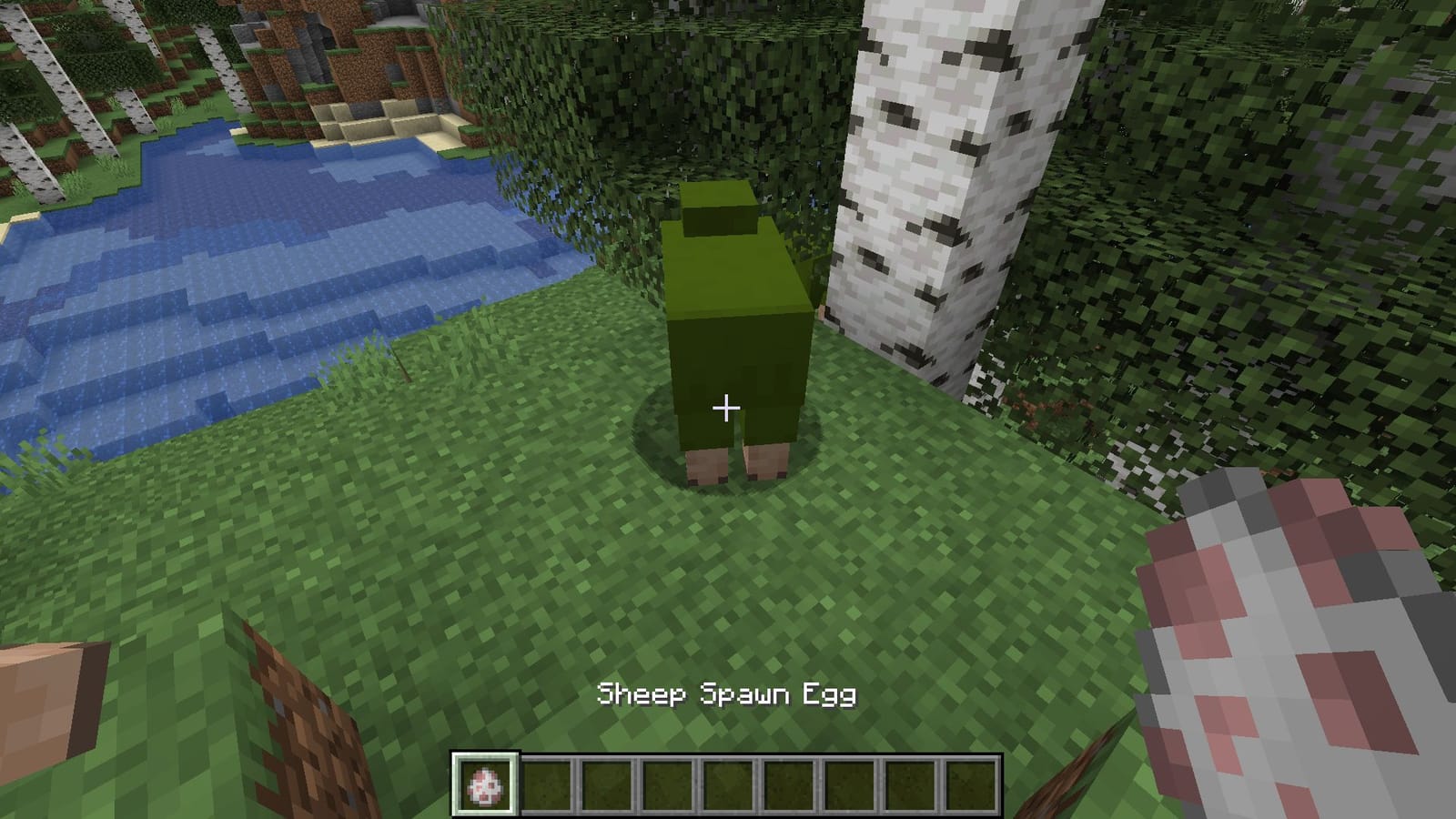Select the second hotbar slot
This screenshot has width=1456, height=819.
[x=547, y=784]
